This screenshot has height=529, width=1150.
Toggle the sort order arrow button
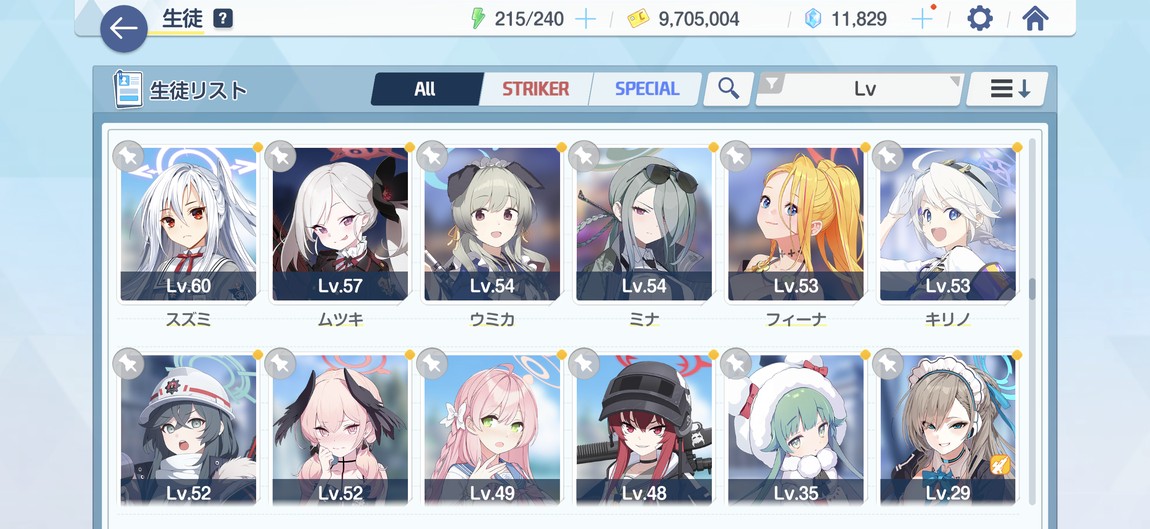point(1010,89)
